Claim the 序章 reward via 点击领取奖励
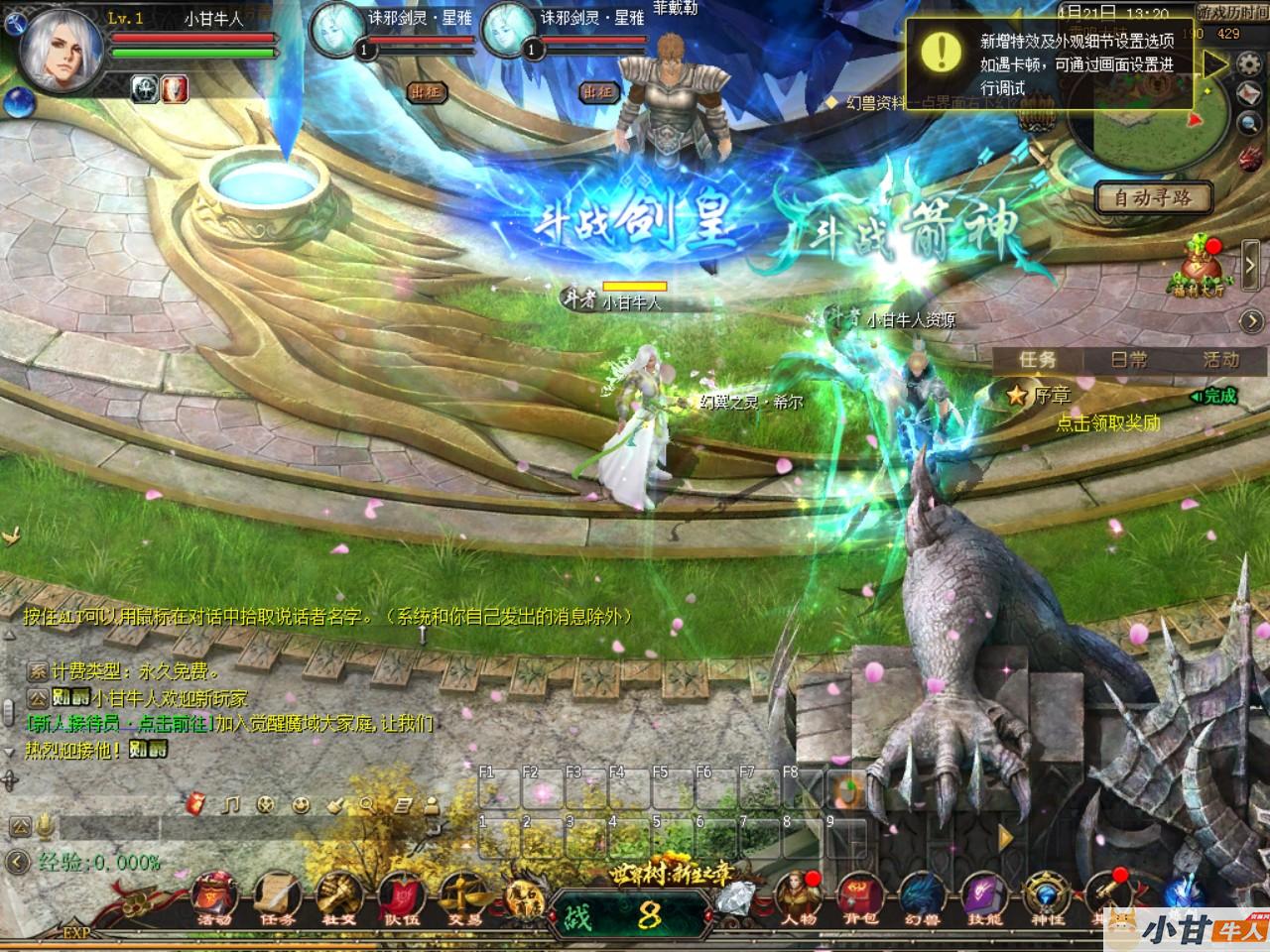1270x952 pixels. coord(1107,423)
